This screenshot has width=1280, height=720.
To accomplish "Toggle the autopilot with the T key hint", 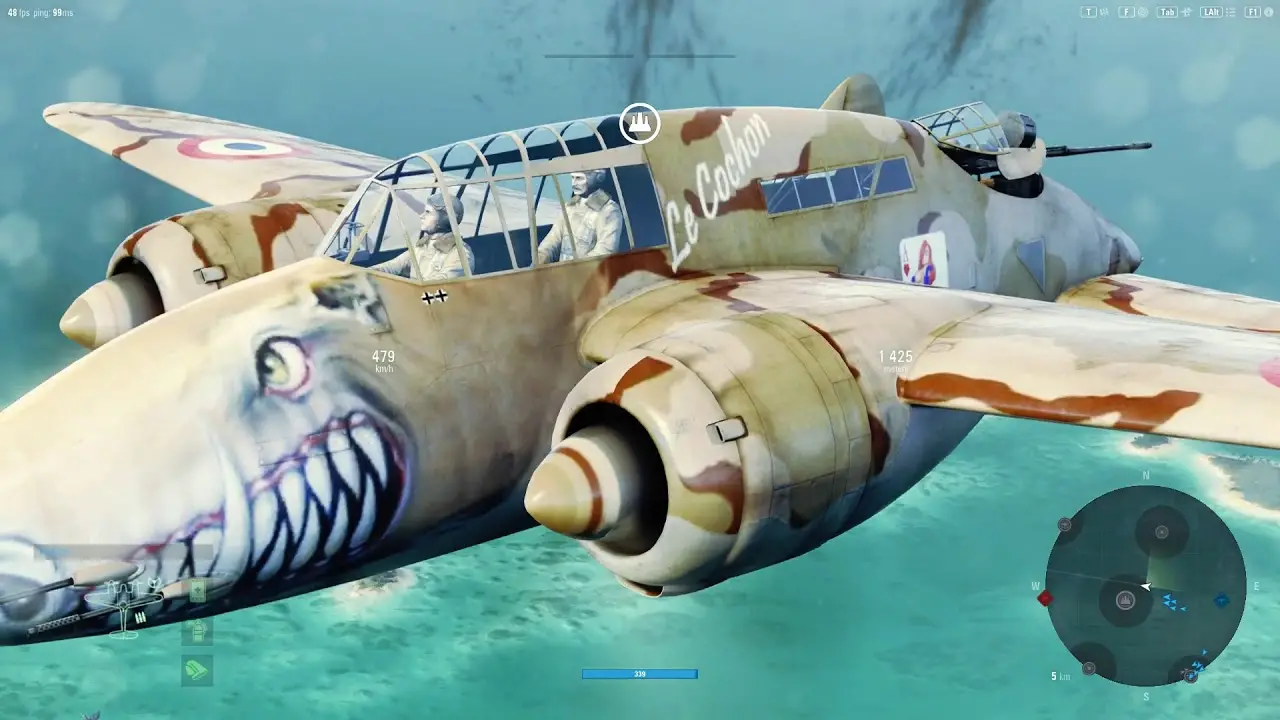I will pyautogui.click(x=1088, y=13).
